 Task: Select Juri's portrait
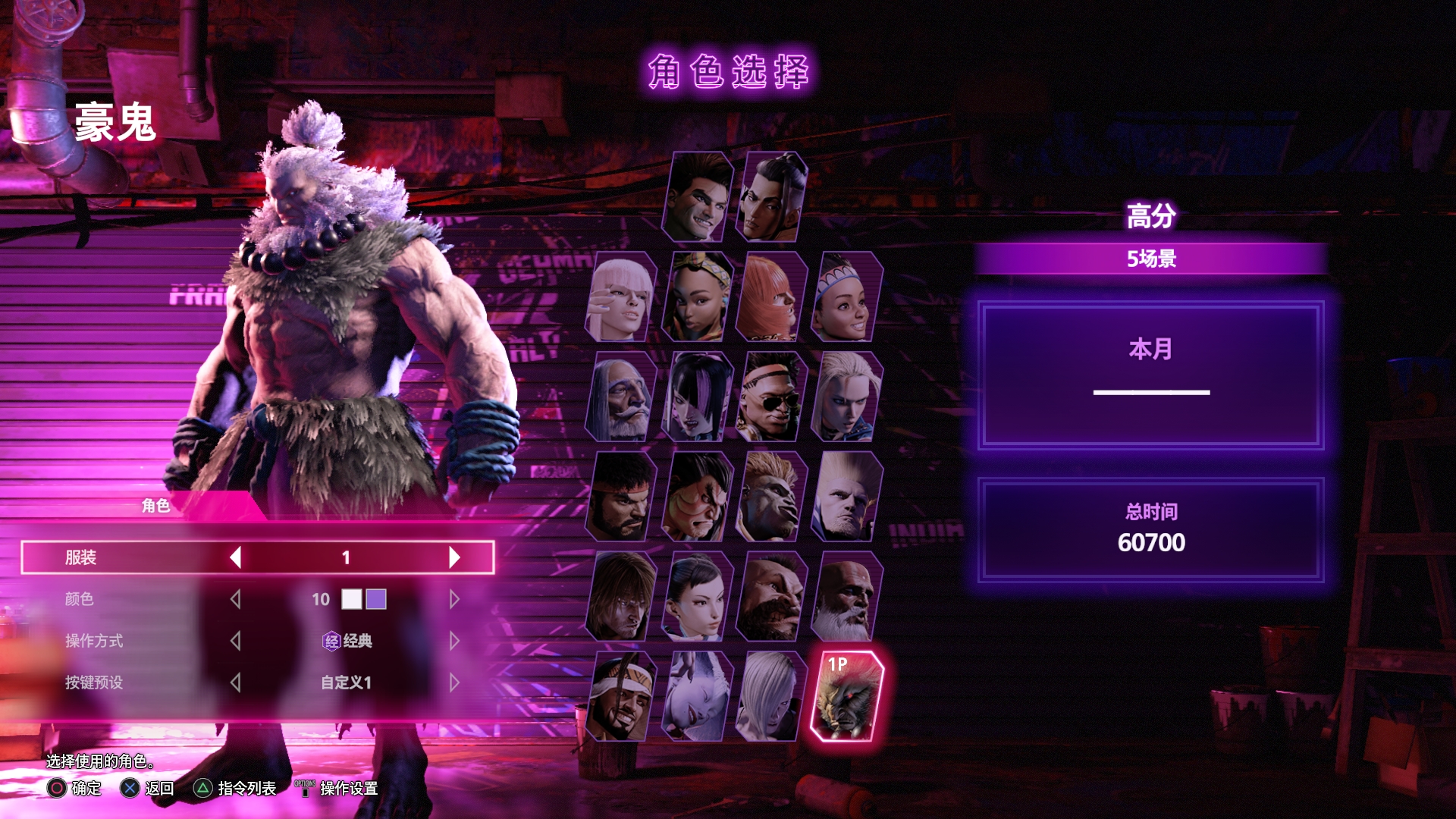click(698, 397)
